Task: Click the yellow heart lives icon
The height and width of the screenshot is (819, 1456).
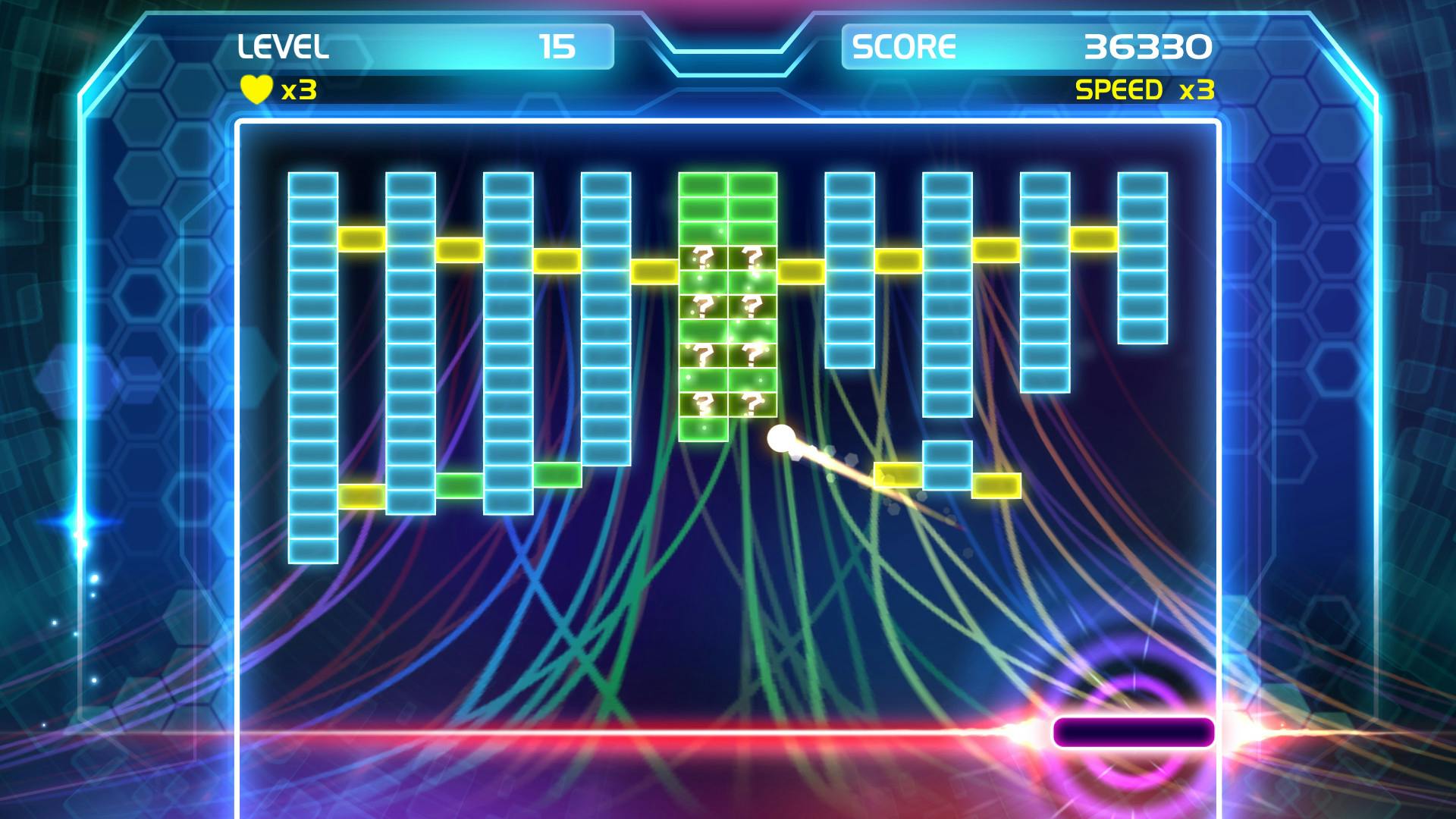Action: [x=255, y=91]
